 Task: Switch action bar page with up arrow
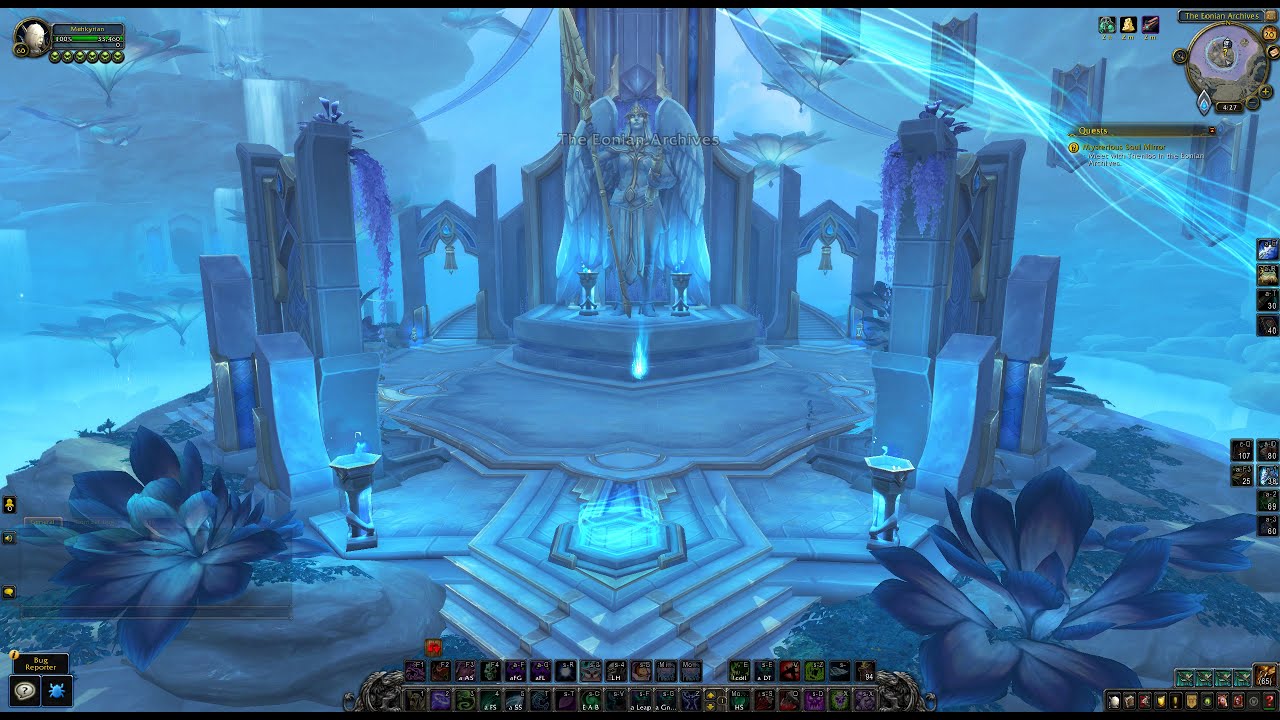click(711, 694)
